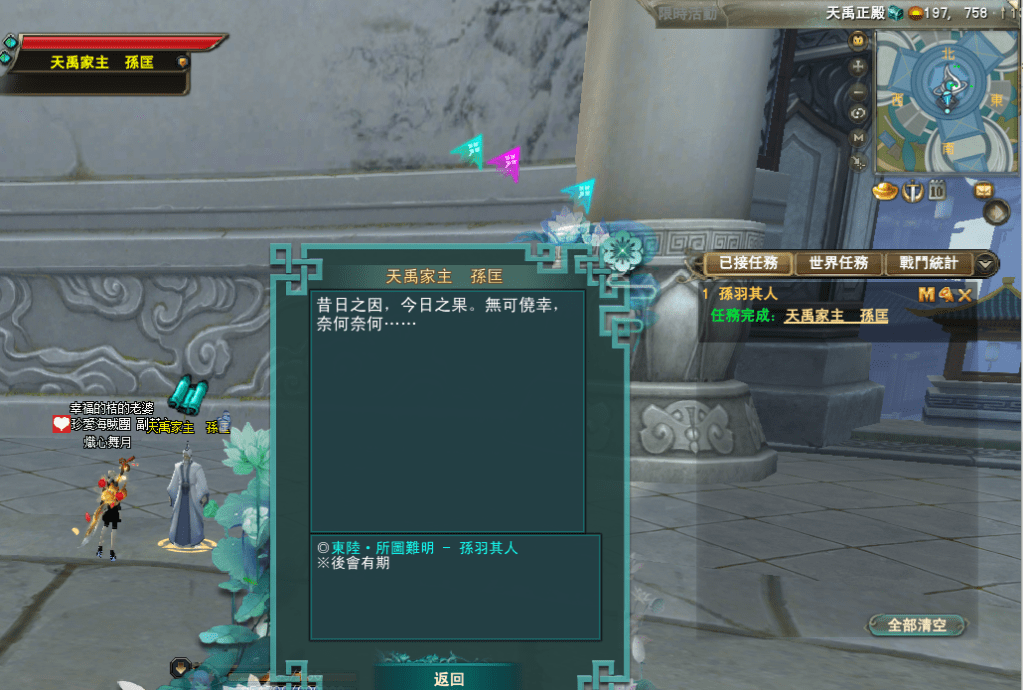Click the 天禹家主 孫匡 quest link
The image size is (1023, 690).
836,316
